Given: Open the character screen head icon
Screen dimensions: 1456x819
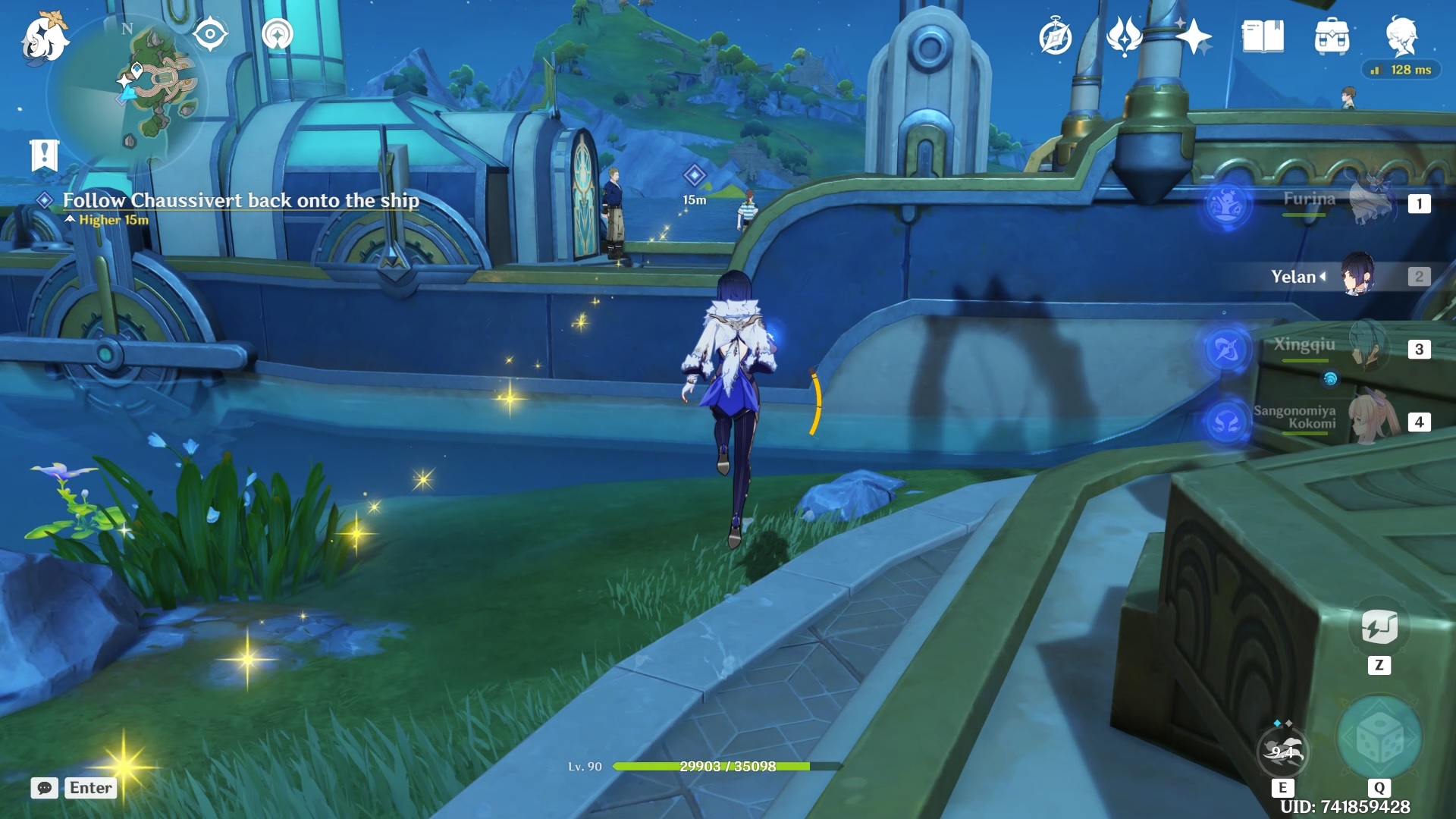Looking at the screenshot, I should pos(1401,36).
